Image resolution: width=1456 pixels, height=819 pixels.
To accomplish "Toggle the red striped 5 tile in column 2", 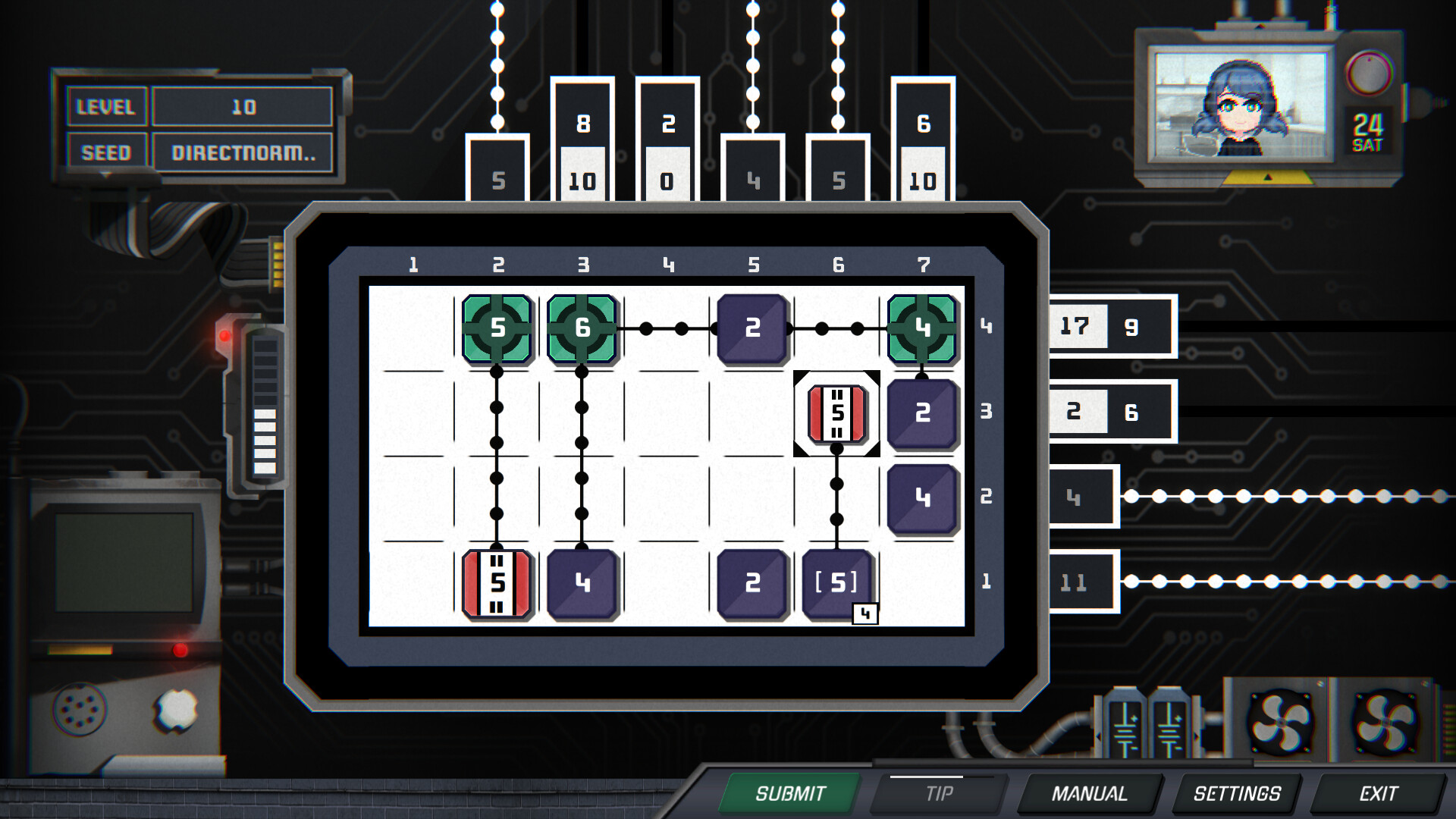I will coord(497,582).
